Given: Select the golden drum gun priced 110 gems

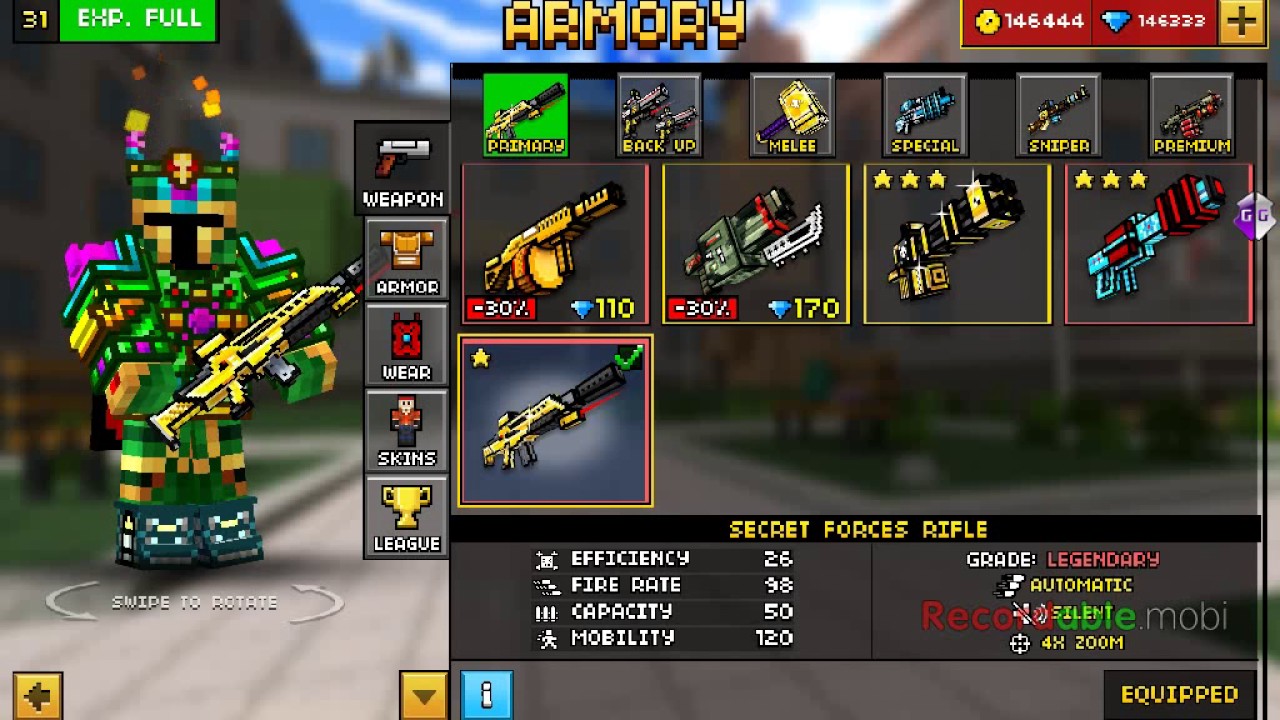Looking at the screenshot, I should pyautogui.click(x=555, y=245).
